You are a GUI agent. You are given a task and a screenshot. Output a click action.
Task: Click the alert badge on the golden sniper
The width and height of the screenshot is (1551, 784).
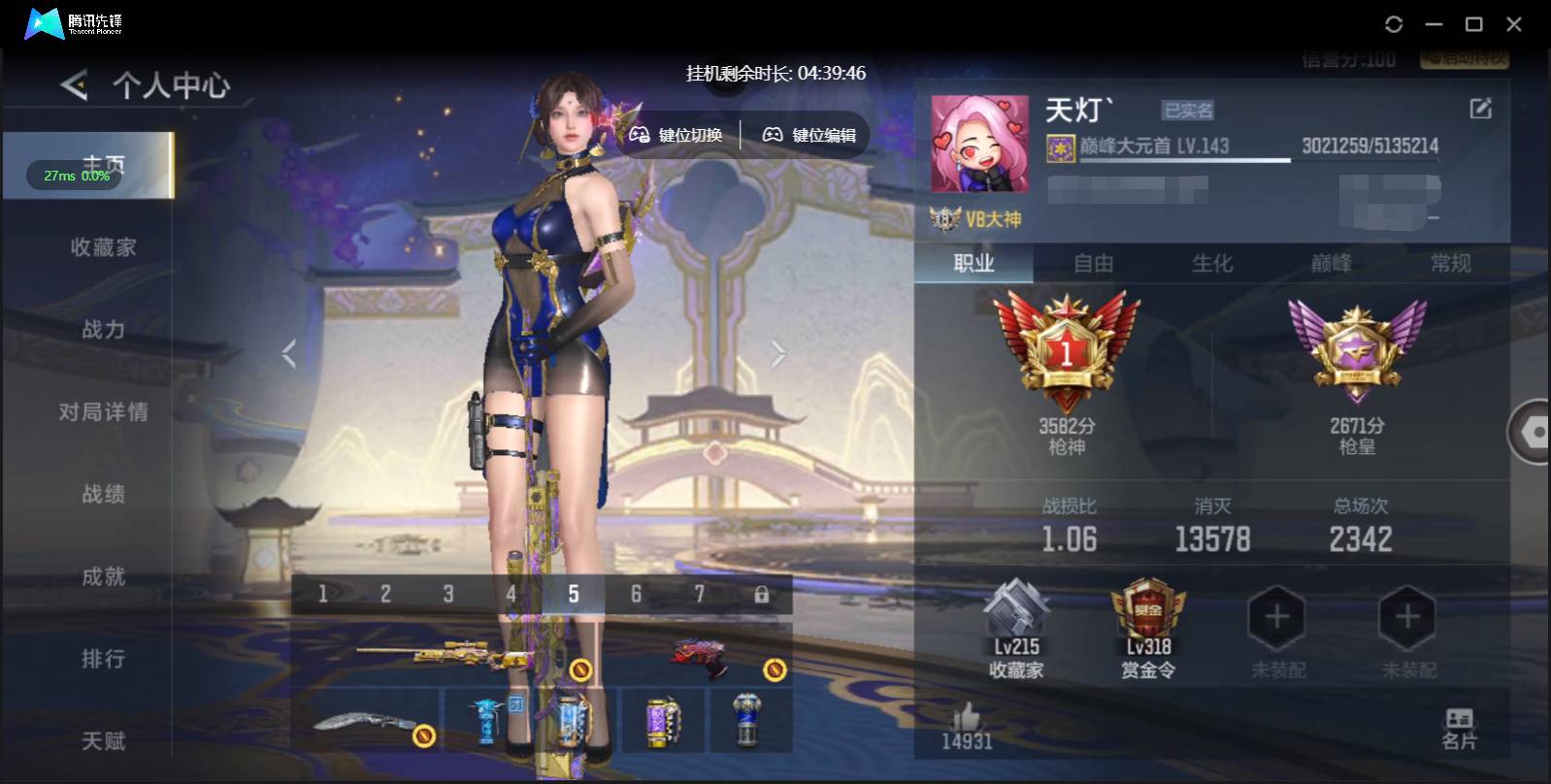click(582, 668)
